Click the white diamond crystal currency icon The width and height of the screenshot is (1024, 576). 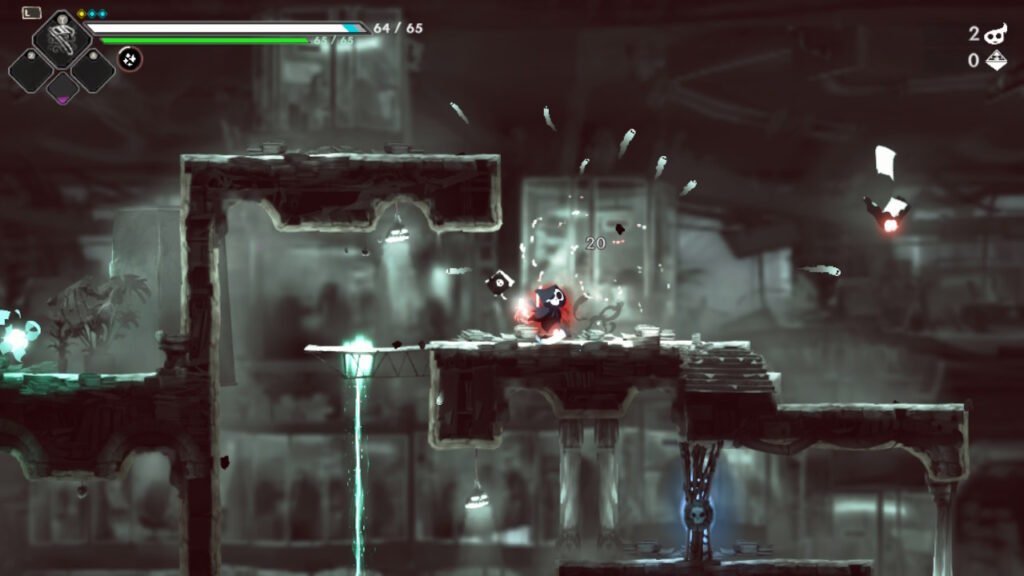(995, 61)
